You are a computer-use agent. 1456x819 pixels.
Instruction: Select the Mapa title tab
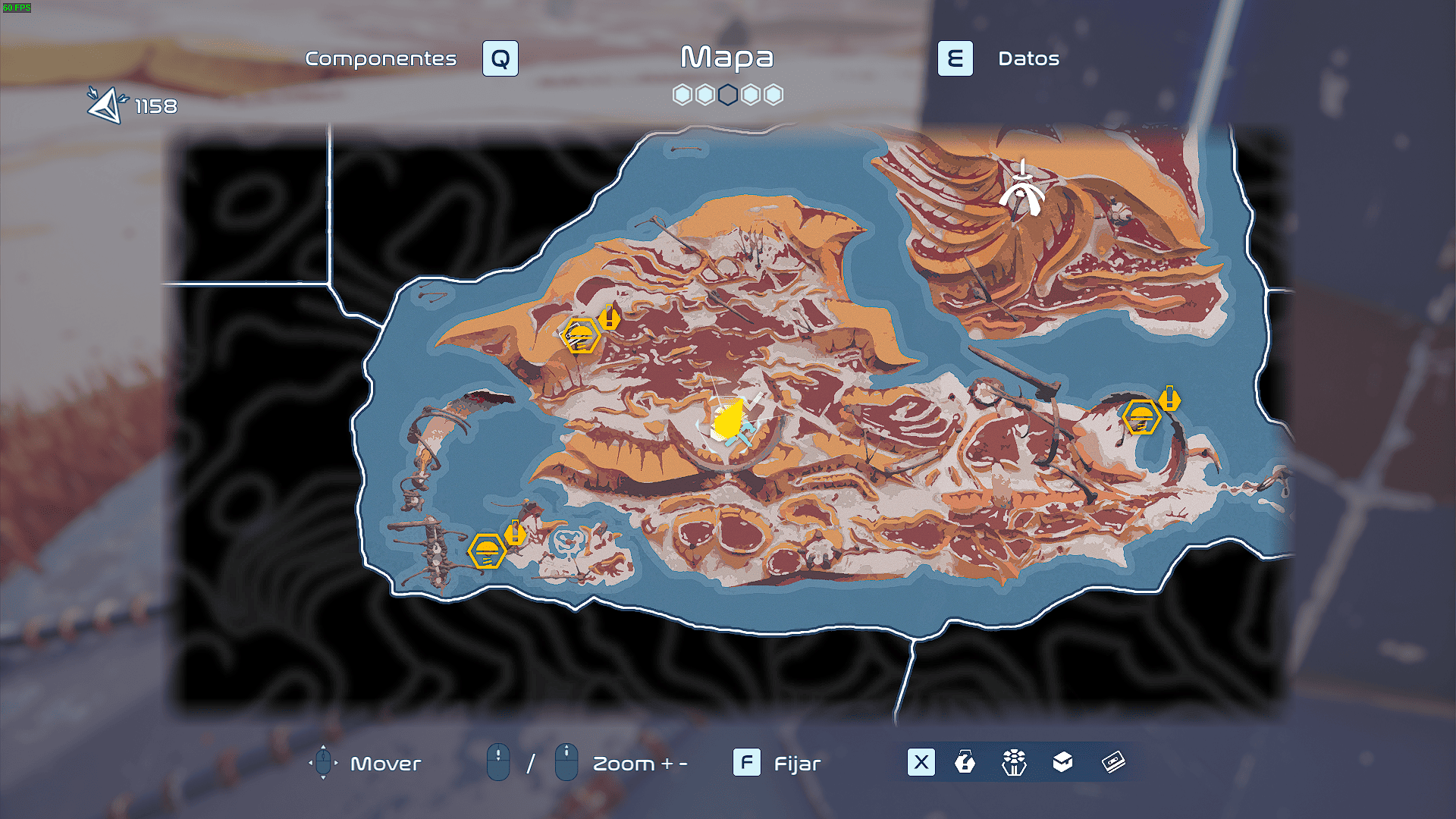(x=726, y=58)
